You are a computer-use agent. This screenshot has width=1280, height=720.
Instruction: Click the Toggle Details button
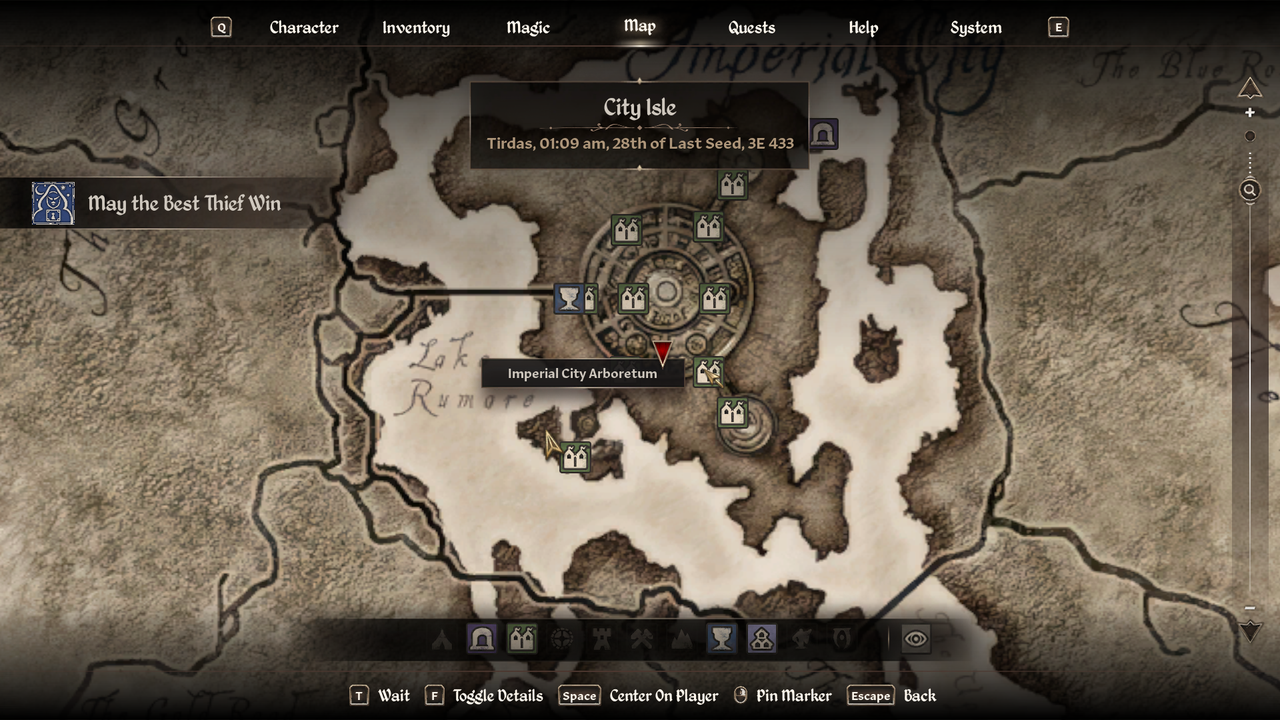tap(497, 695)
